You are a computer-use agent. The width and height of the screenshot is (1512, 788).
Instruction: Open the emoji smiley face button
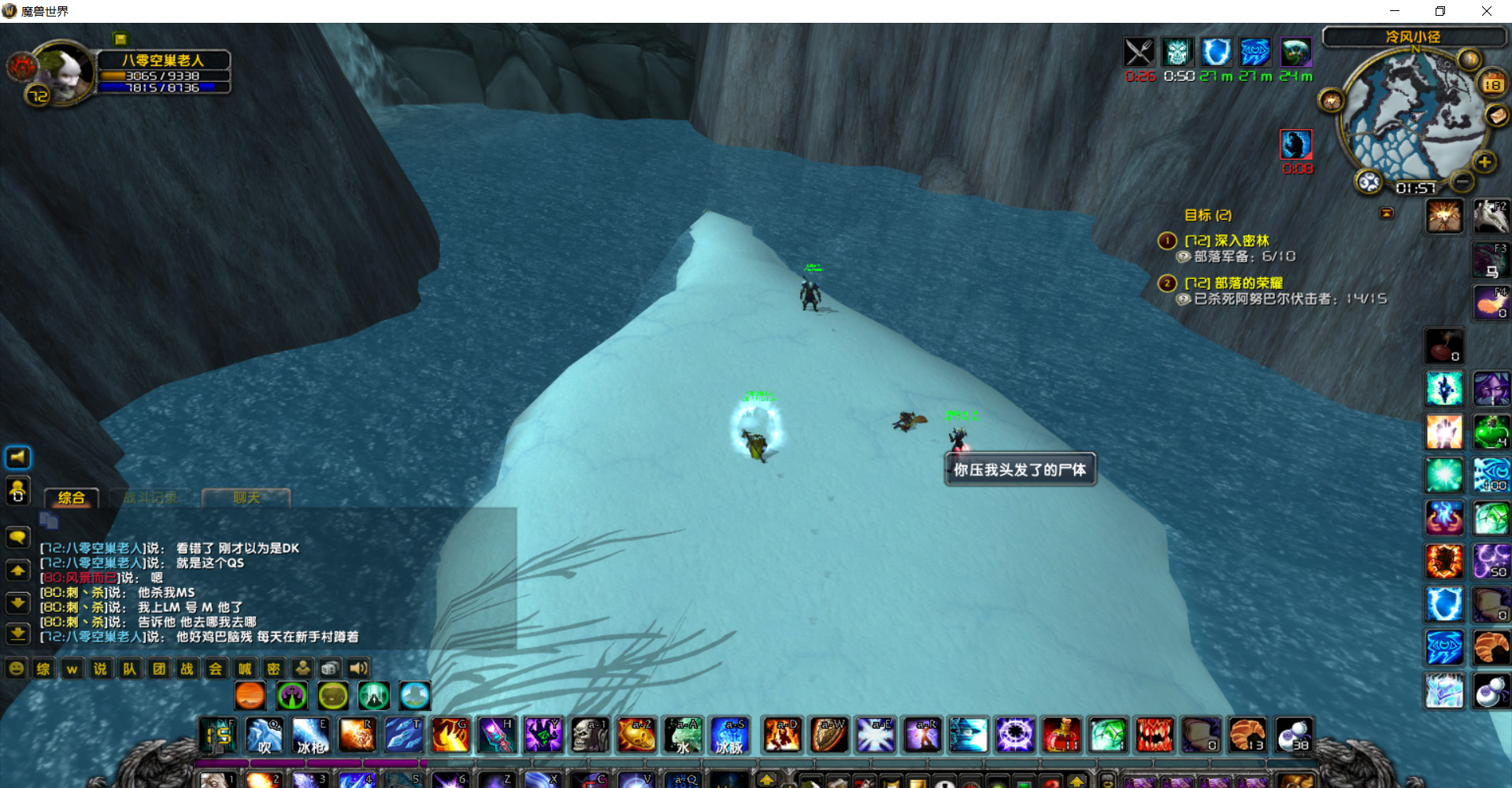(x=16, y=669)
